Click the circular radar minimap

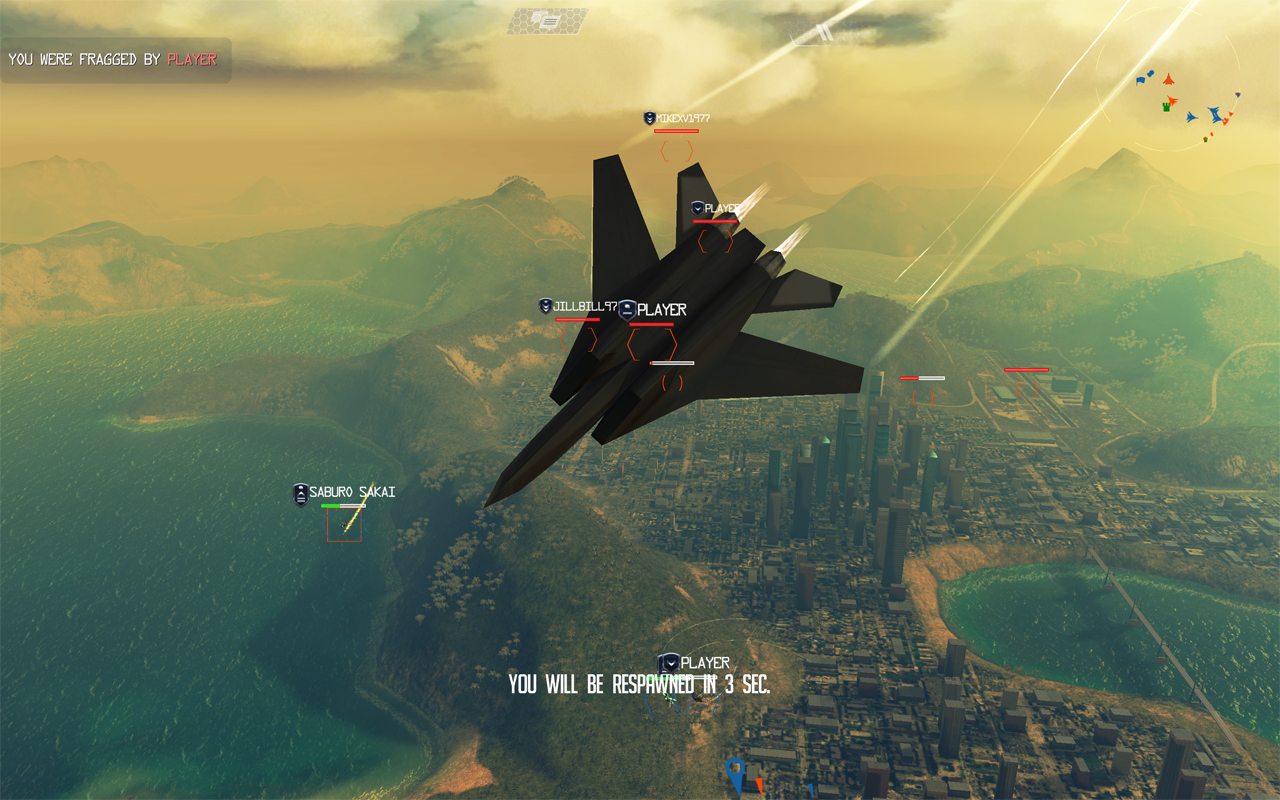[x=1168, y=95]
